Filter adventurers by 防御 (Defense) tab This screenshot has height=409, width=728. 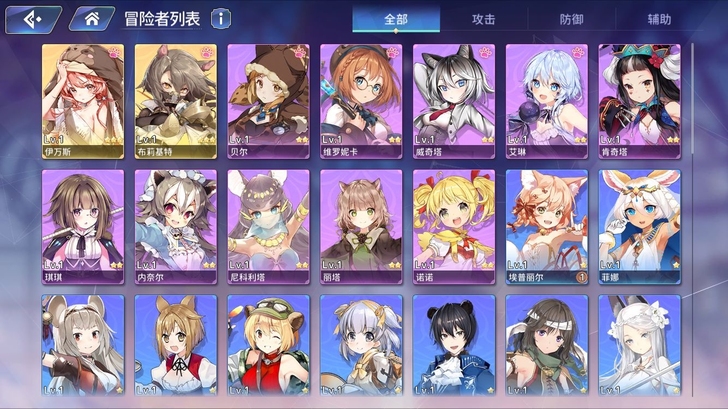tap(572, 19)
